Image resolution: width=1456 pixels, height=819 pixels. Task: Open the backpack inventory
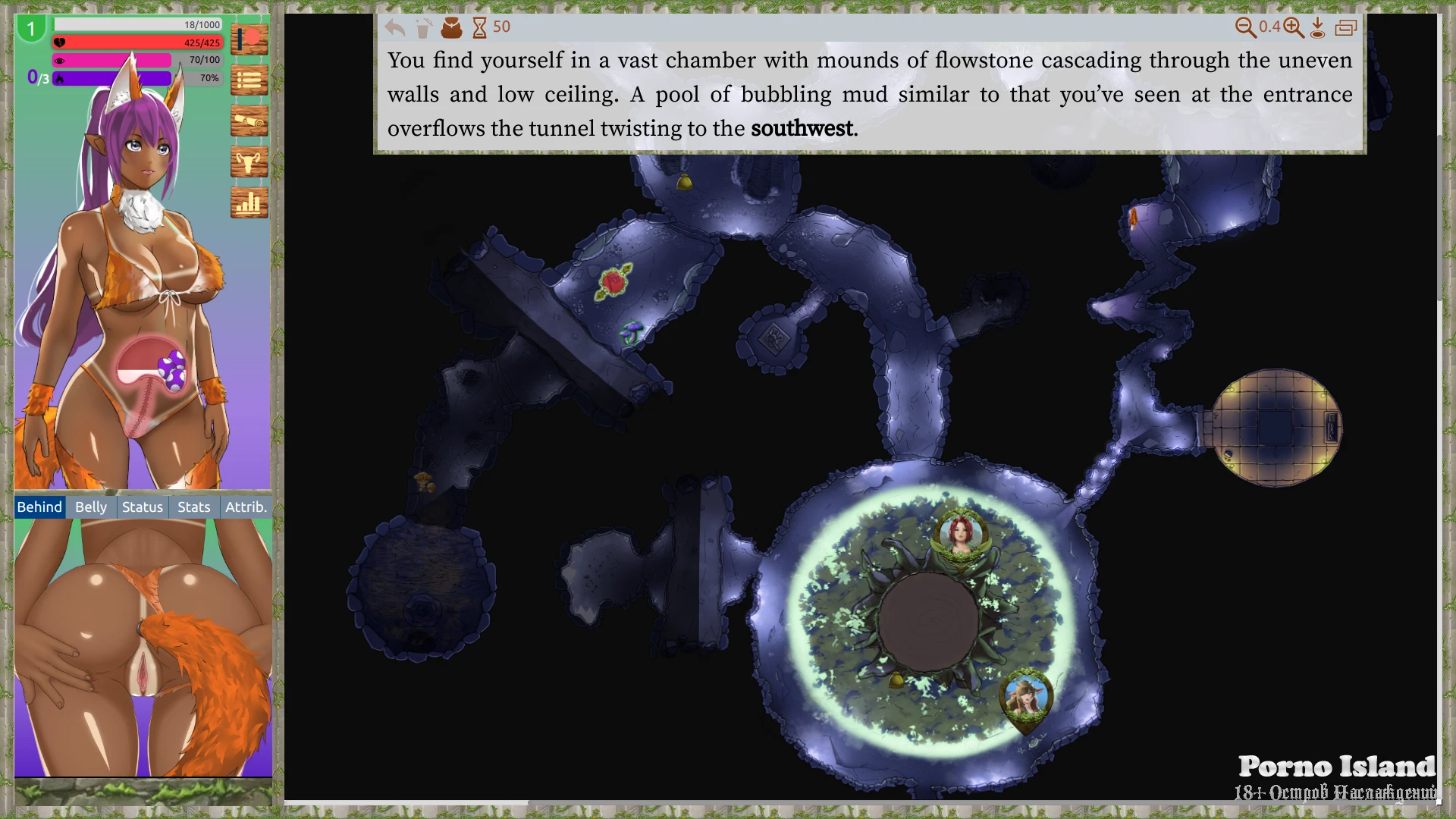451,28
